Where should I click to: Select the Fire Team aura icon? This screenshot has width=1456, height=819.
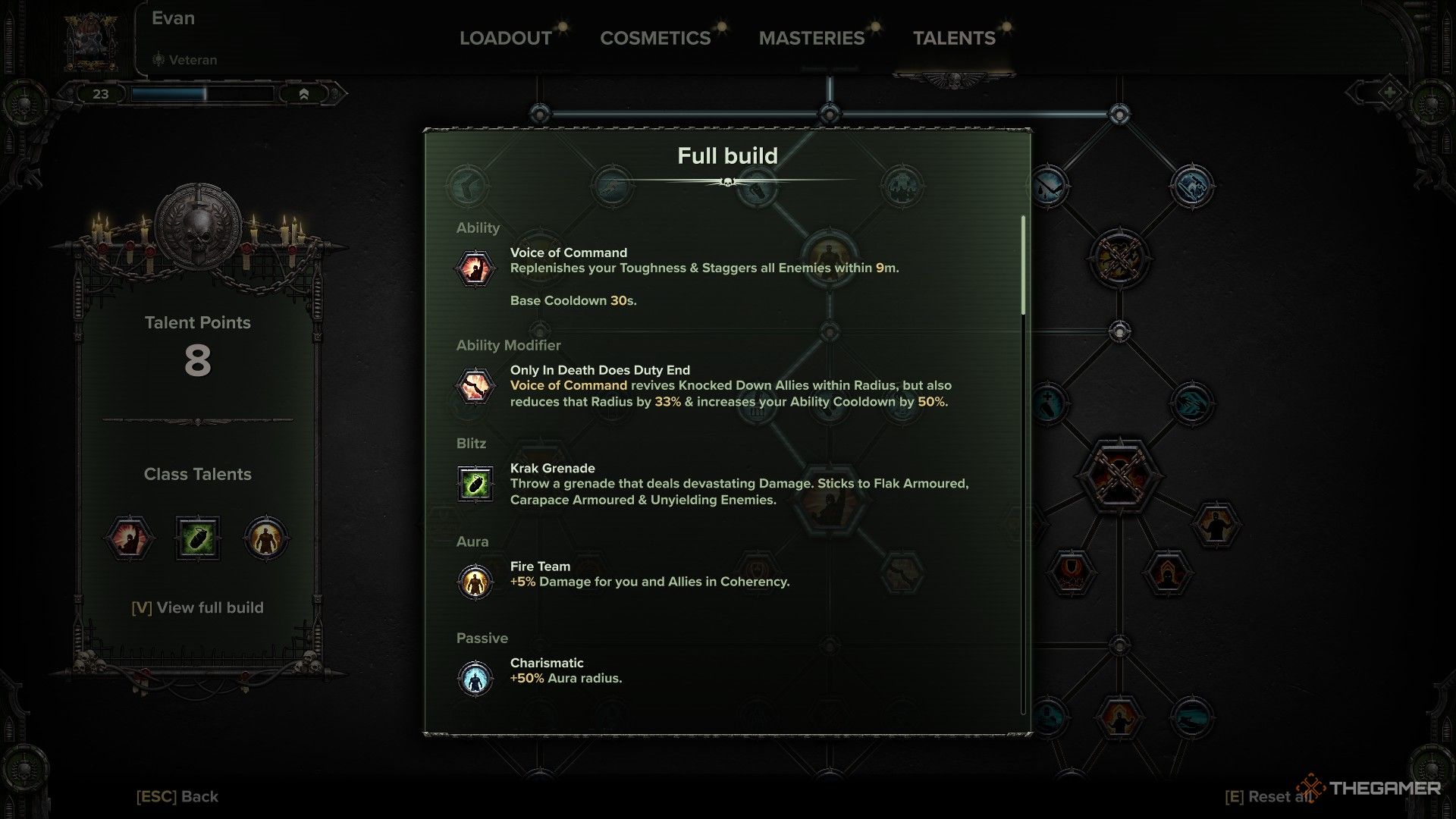(x=475, y=582)
